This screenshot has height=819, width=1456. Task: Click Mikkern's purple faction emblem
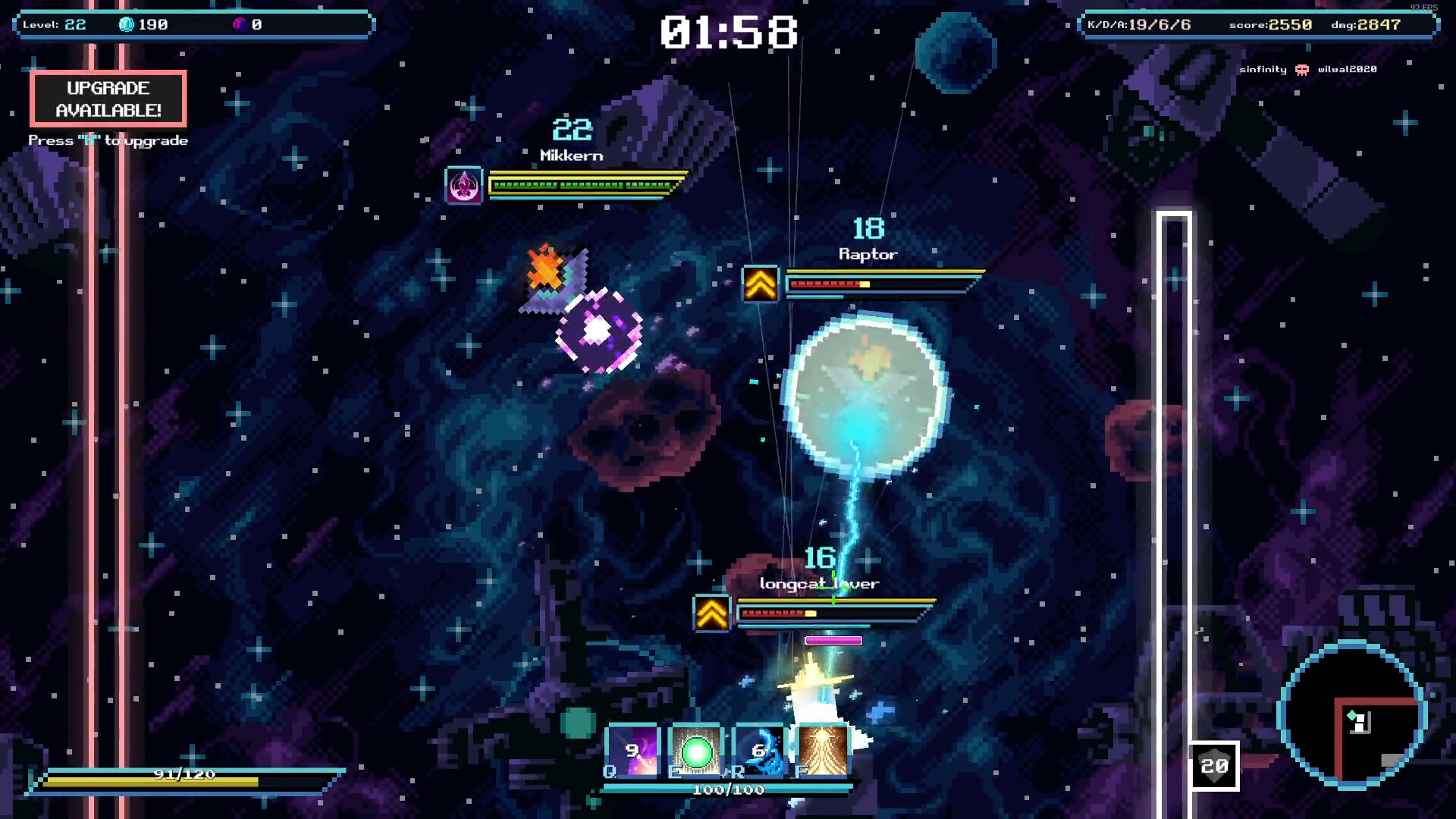pyautogui.click(x=463, y=183)
